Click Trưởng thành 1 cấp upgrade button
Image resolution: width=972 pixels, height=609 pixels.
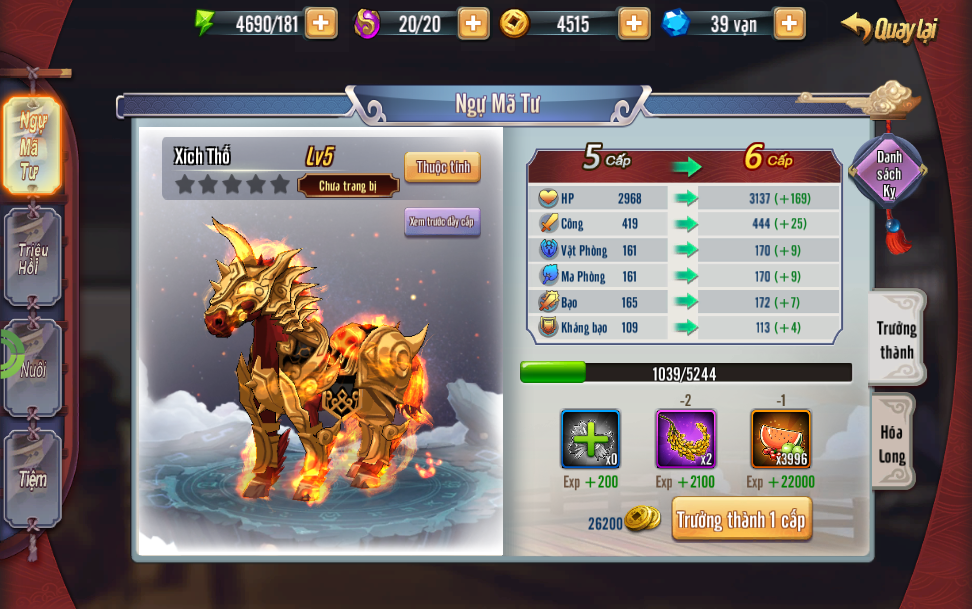point(741,519)
